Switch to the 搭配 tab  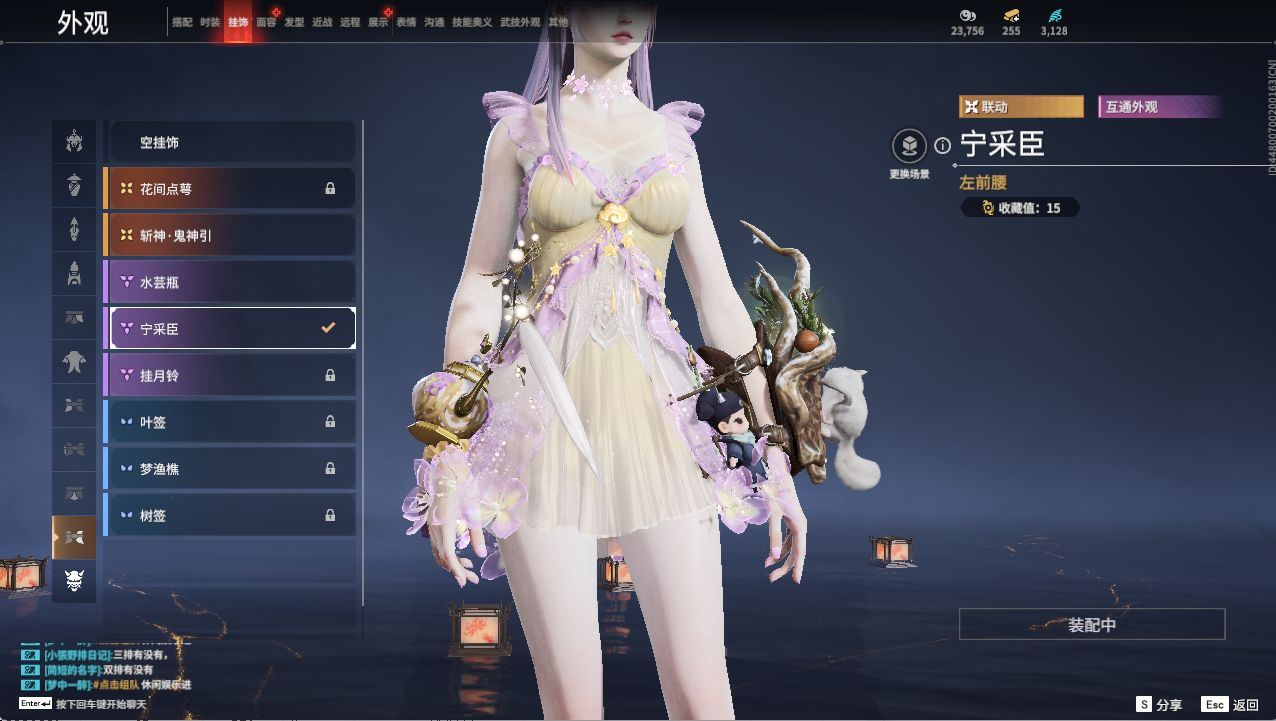click(182, 22)
